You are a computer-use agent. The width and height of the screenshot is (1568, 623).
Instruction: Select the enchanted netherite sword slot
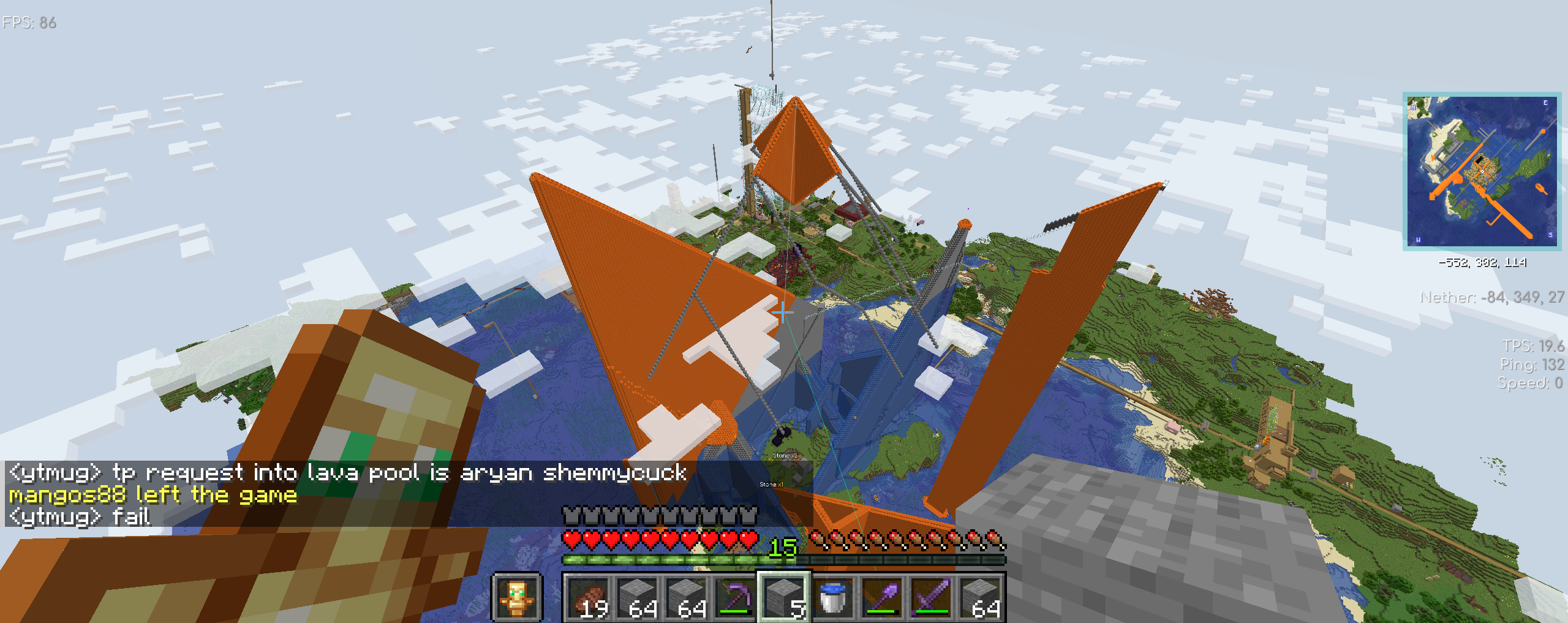931,597
